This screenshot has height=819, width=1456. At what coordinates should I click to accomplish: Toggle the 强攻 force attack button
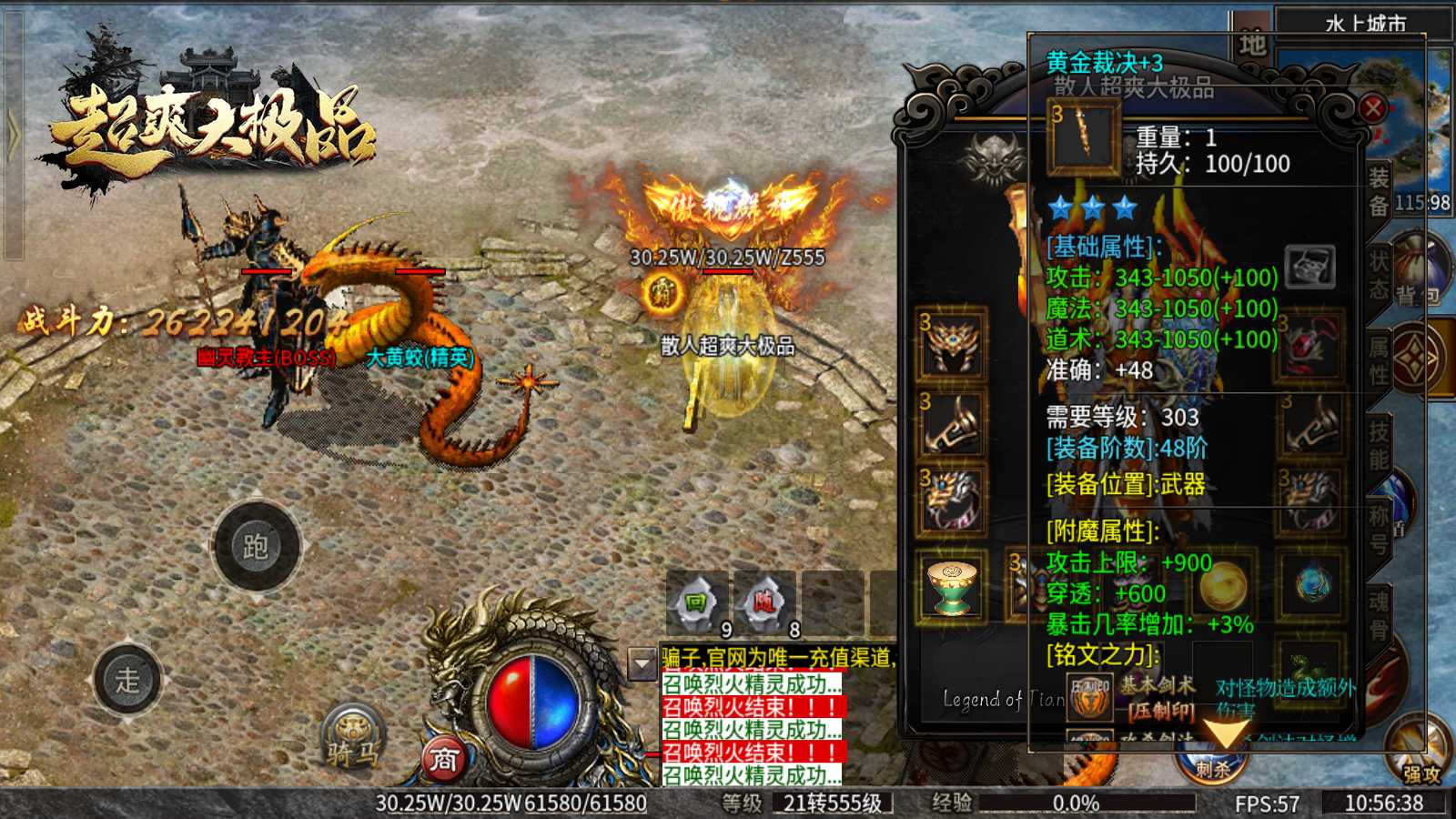pos(1420,755)
